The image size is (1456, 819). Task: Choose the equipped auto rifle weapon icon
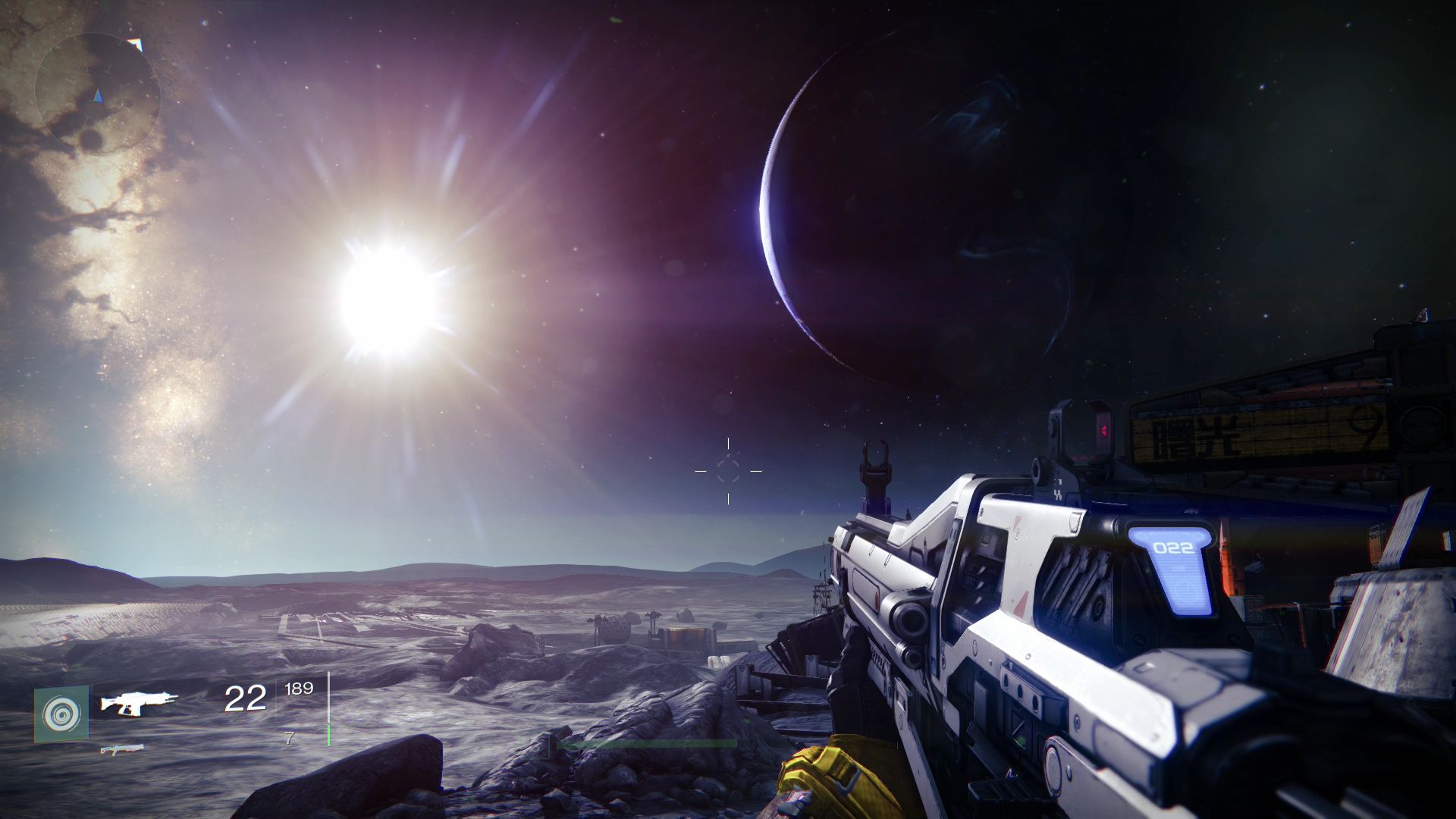click(x=140, y=703)
